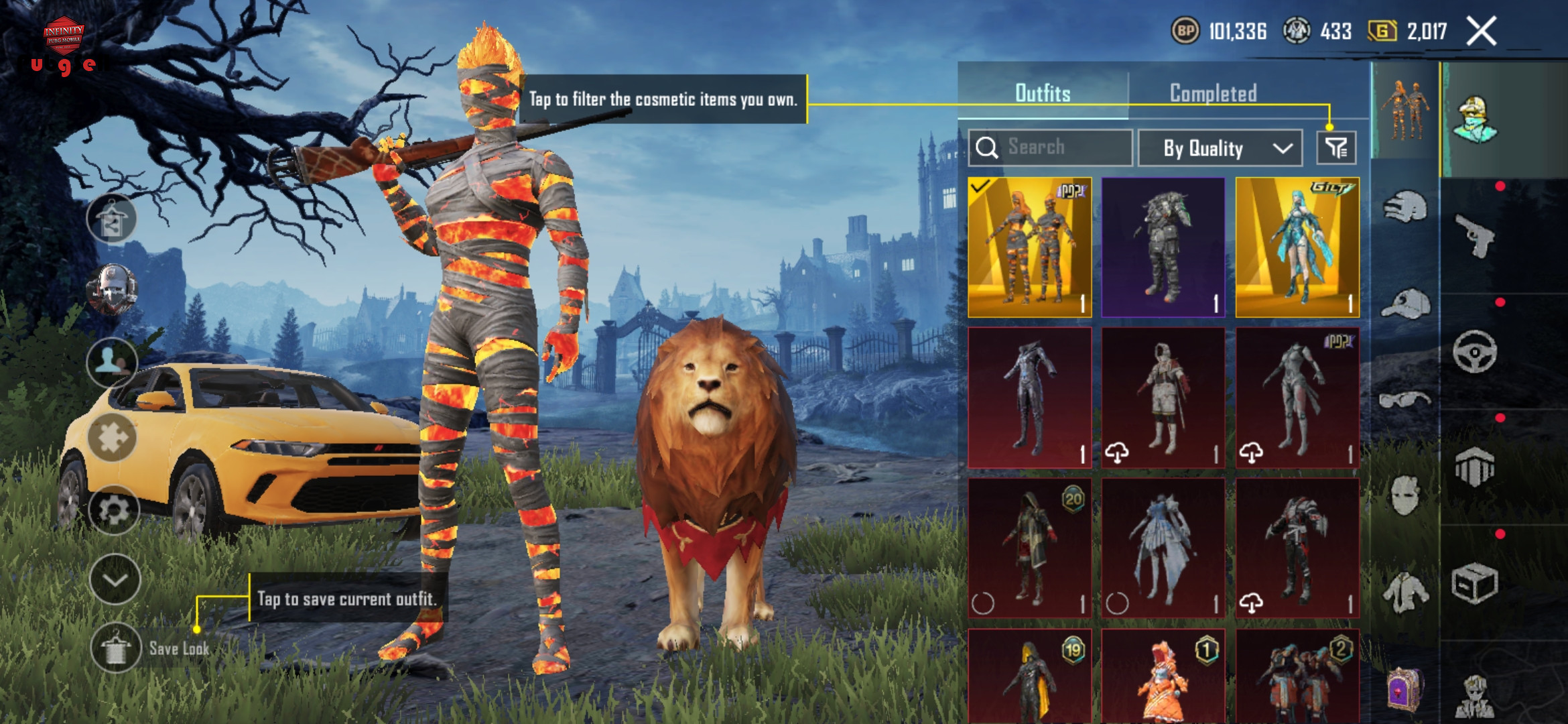Click the Search field

coord(1051,147)
